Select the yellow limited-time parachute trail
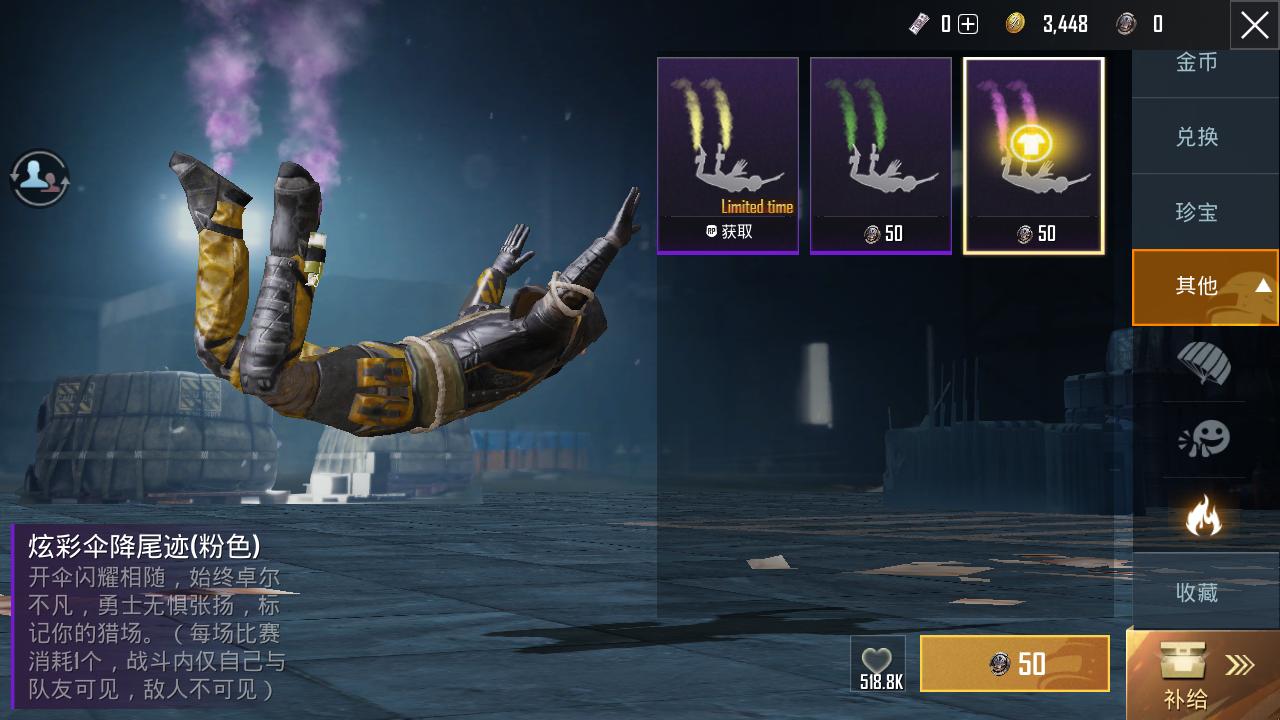The height and width of the screenshot is (720, 1280). (x=728, y=155)
